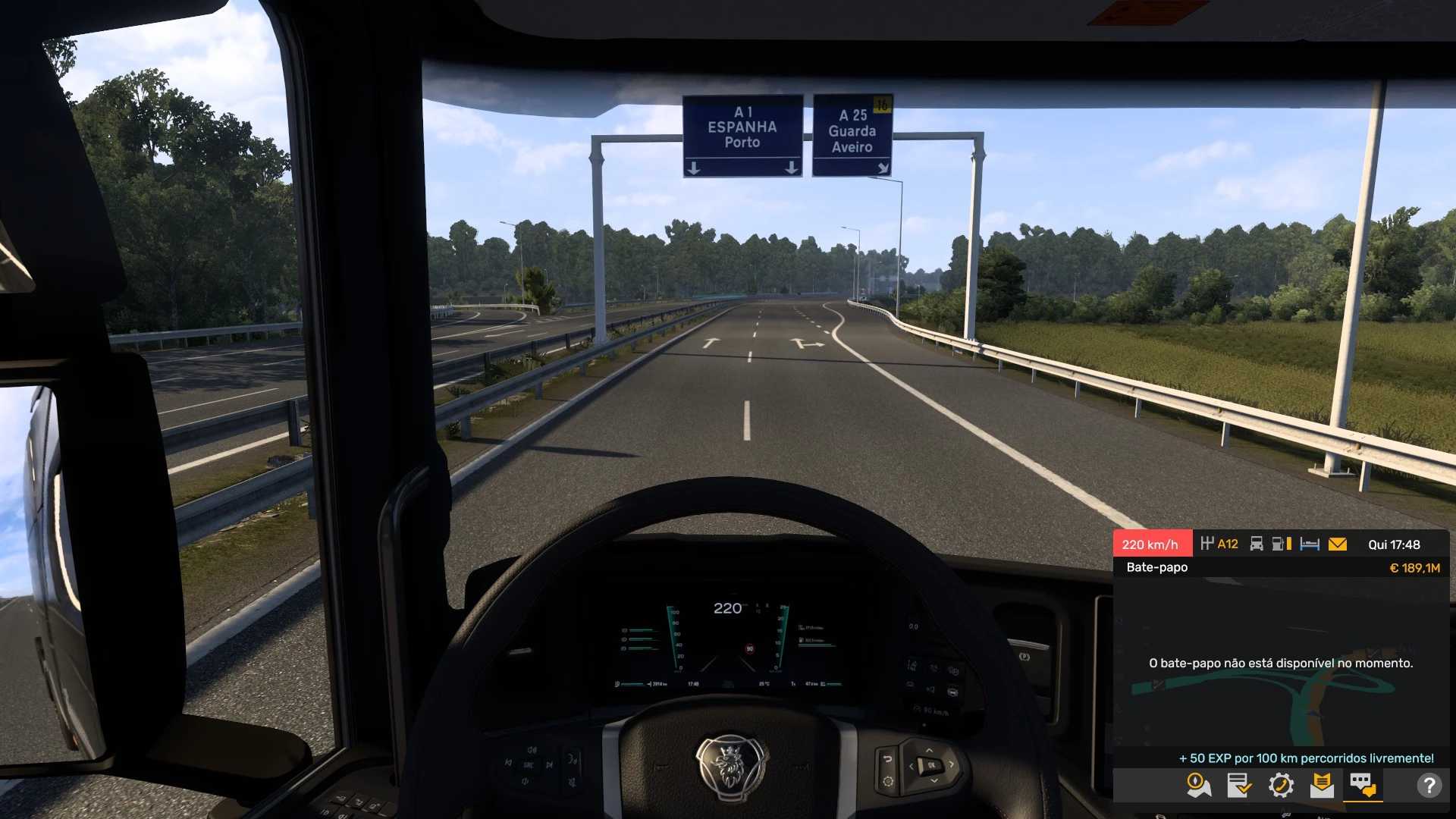Viewport: 1456px width, 819px height.
Task: Open the mail messages tab
Action: [x=1322, y=785]
